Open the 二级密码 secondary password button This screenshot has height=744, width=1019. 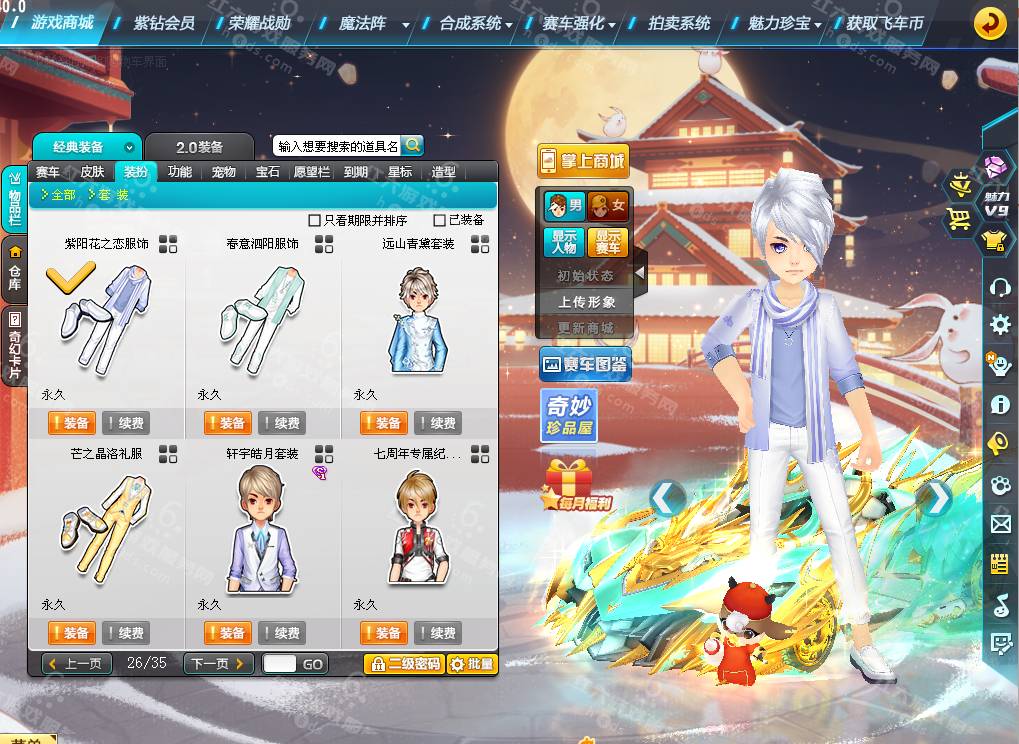(x=404, y=664)
